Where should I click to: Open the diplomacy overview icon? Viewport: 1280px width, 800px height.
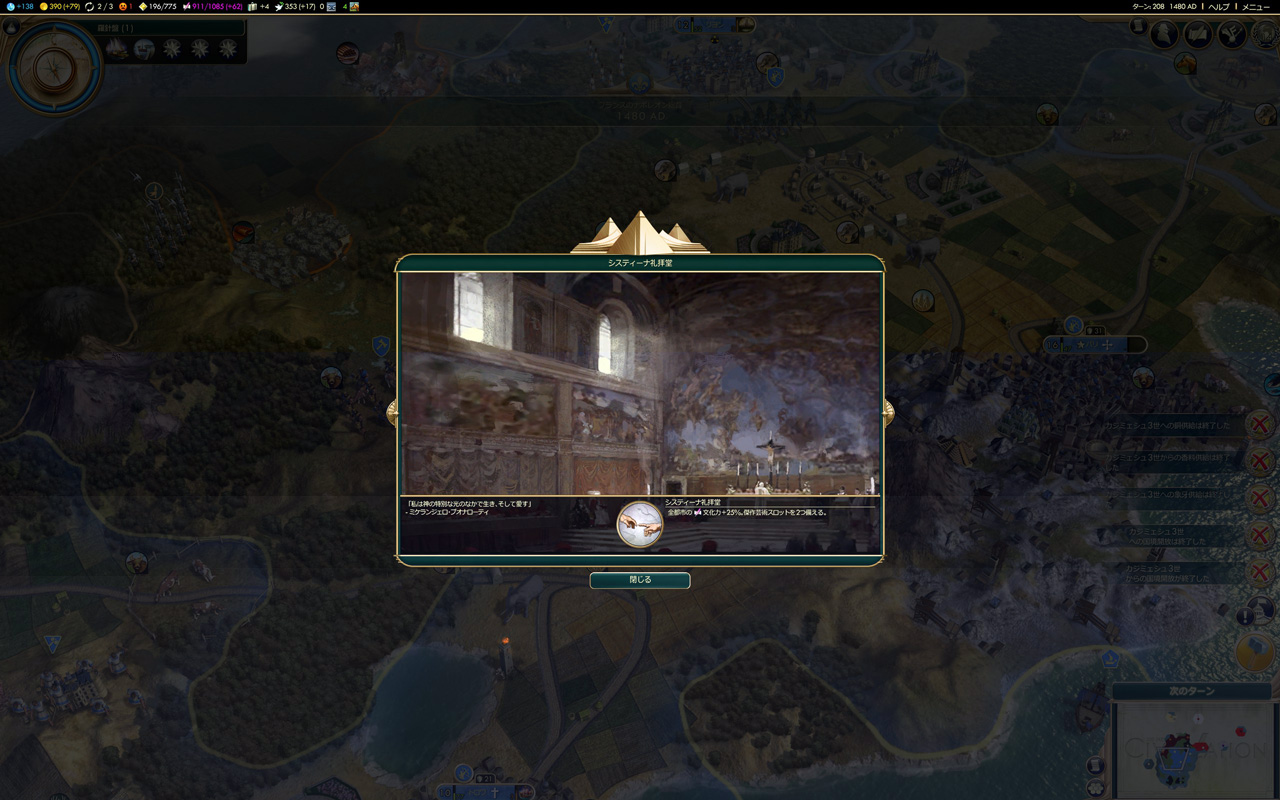tap(1231, 35)
